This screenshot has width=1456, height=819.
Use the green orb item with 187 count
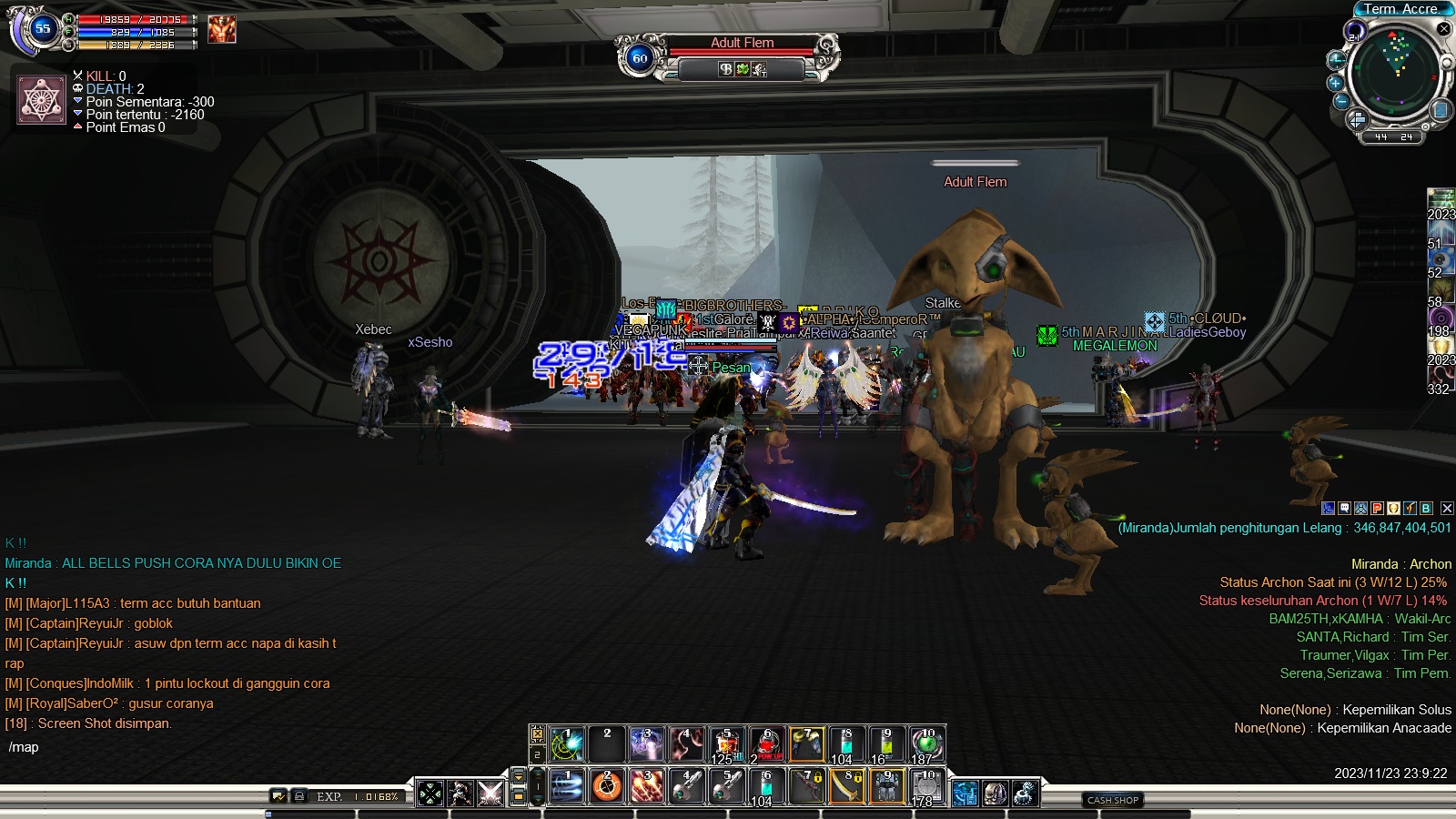926,744
